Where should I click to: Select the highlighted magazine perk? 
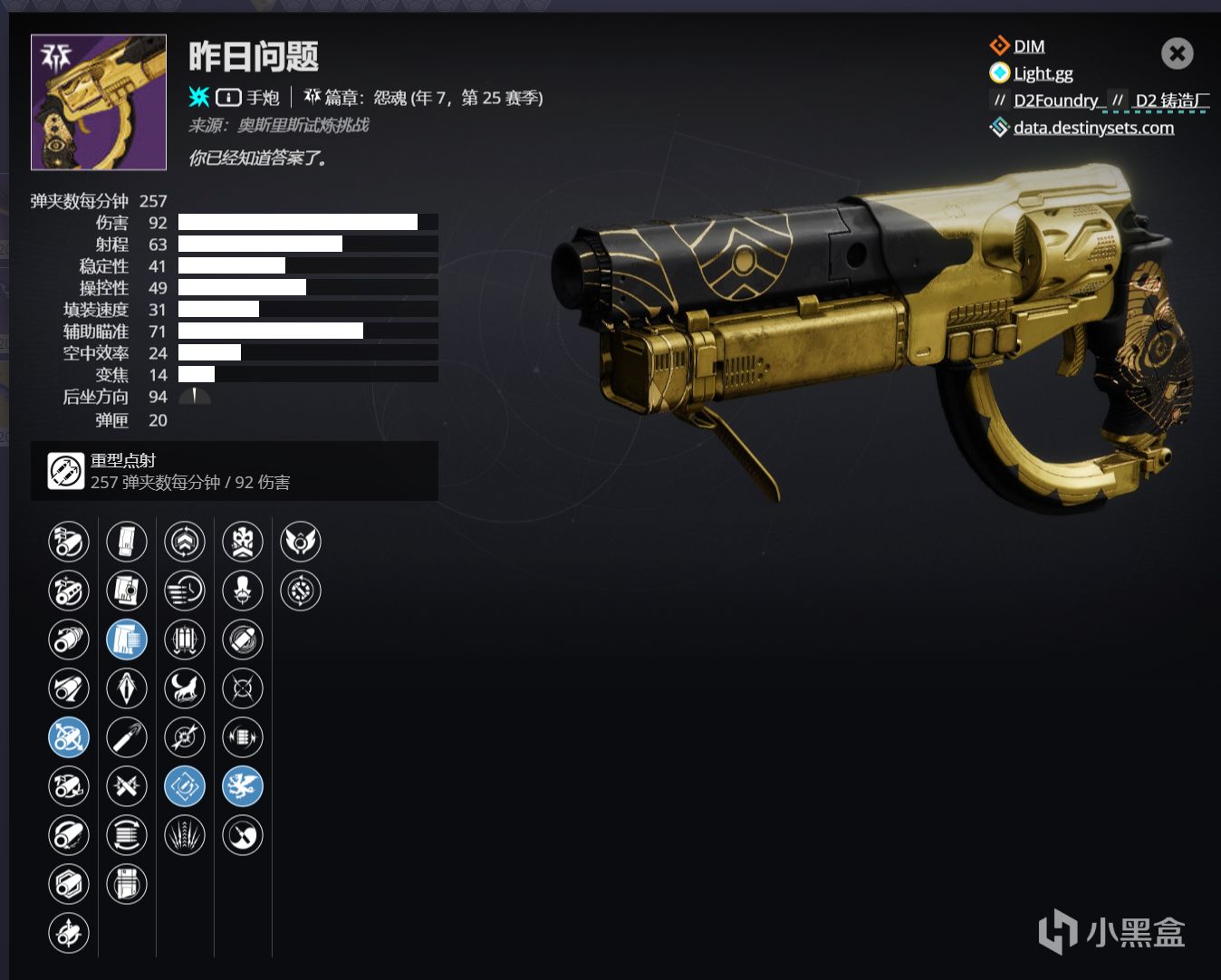(127, 639)
